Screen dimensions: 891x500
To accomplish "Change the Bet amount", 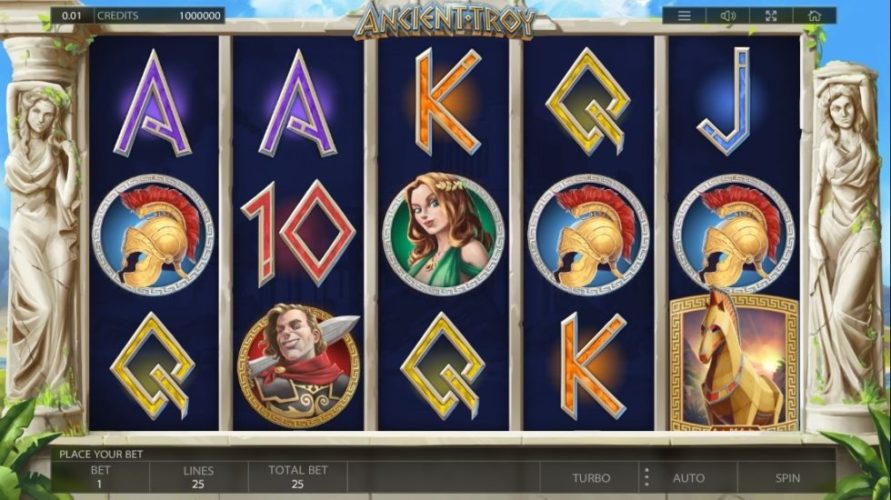I will tap(100, 476).
